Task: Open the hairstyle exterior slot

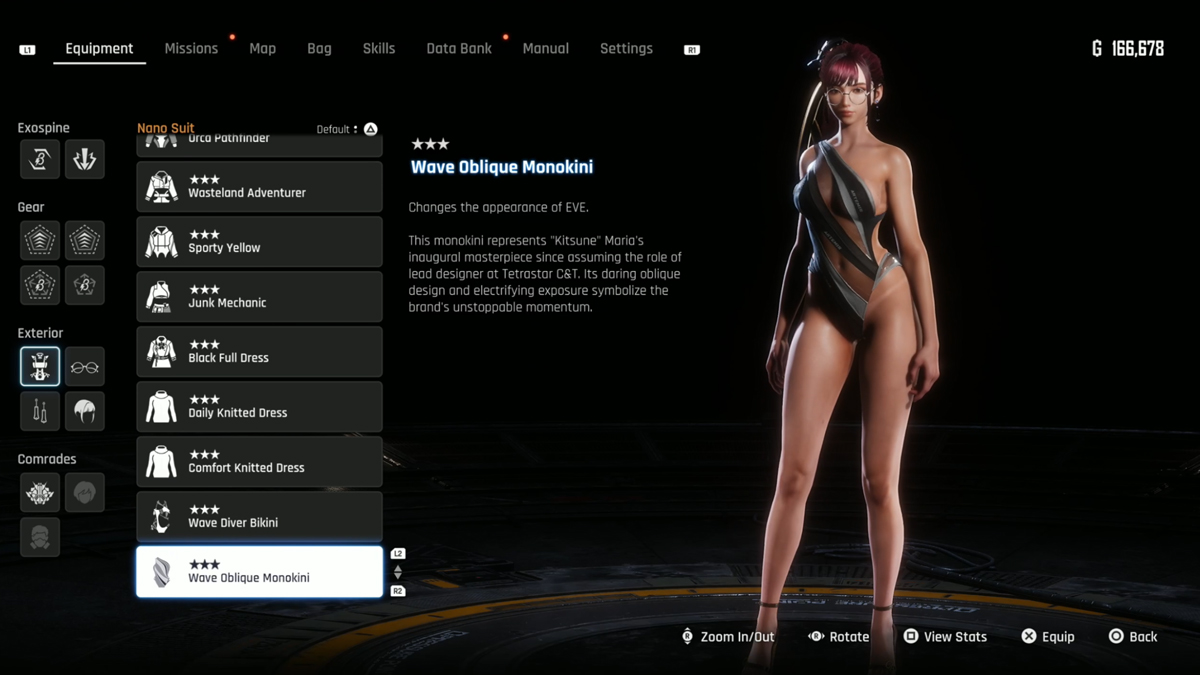Action: 85,412
